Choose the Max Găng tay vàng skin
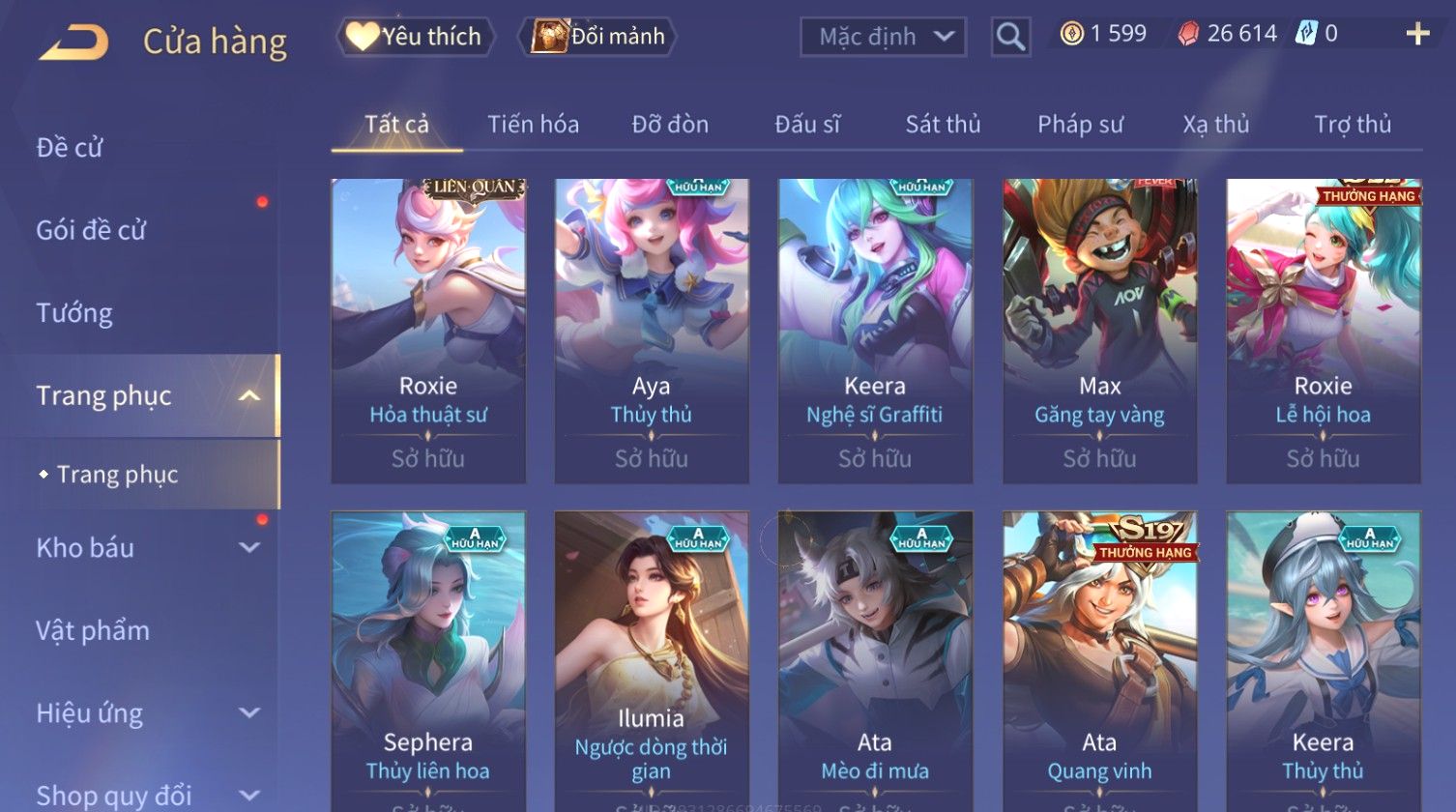The width and height of the screenshot is (1456, 812). click(1099, 329)
